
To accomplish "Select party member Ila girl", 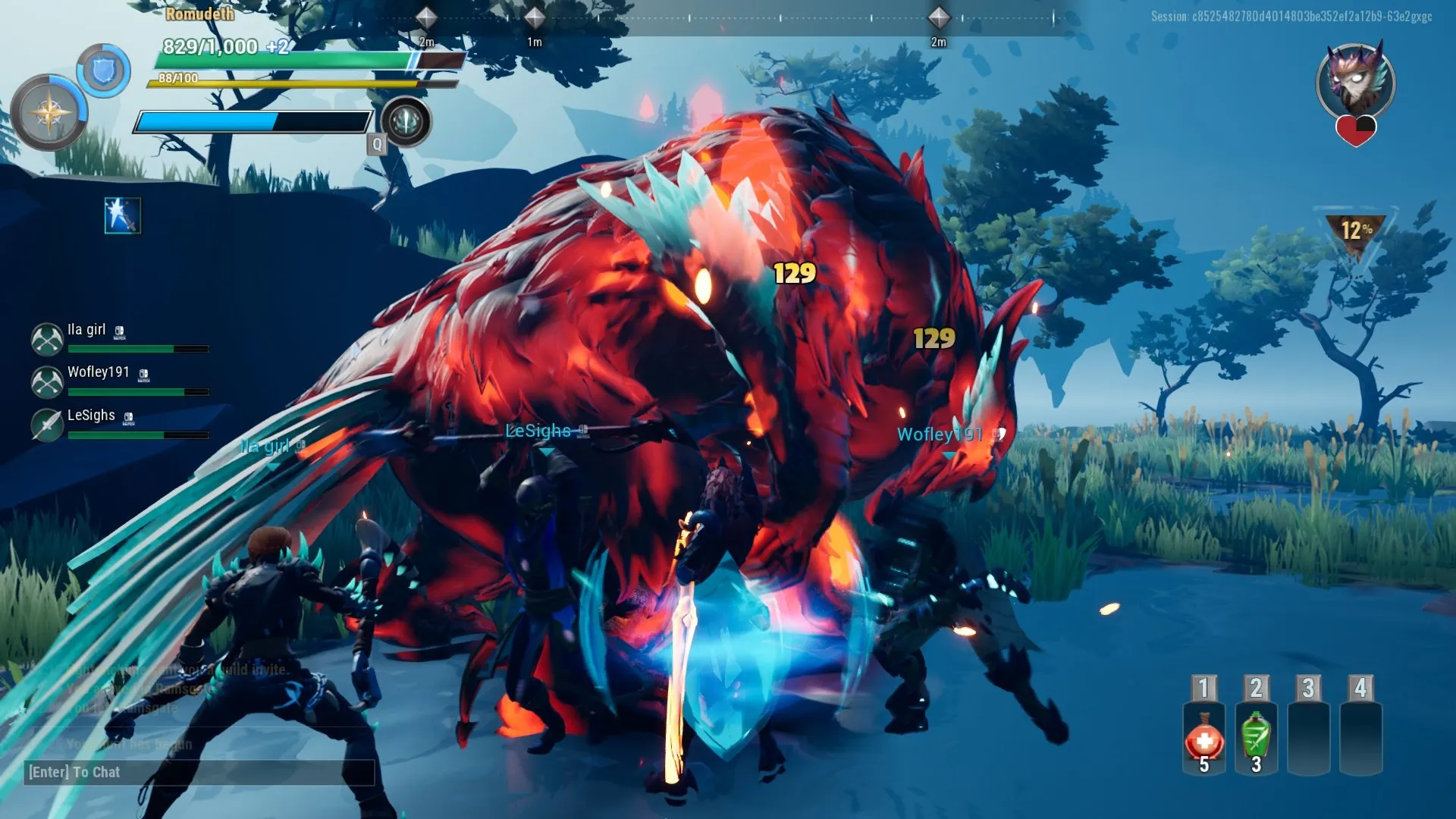I will (x=86, y=331).
